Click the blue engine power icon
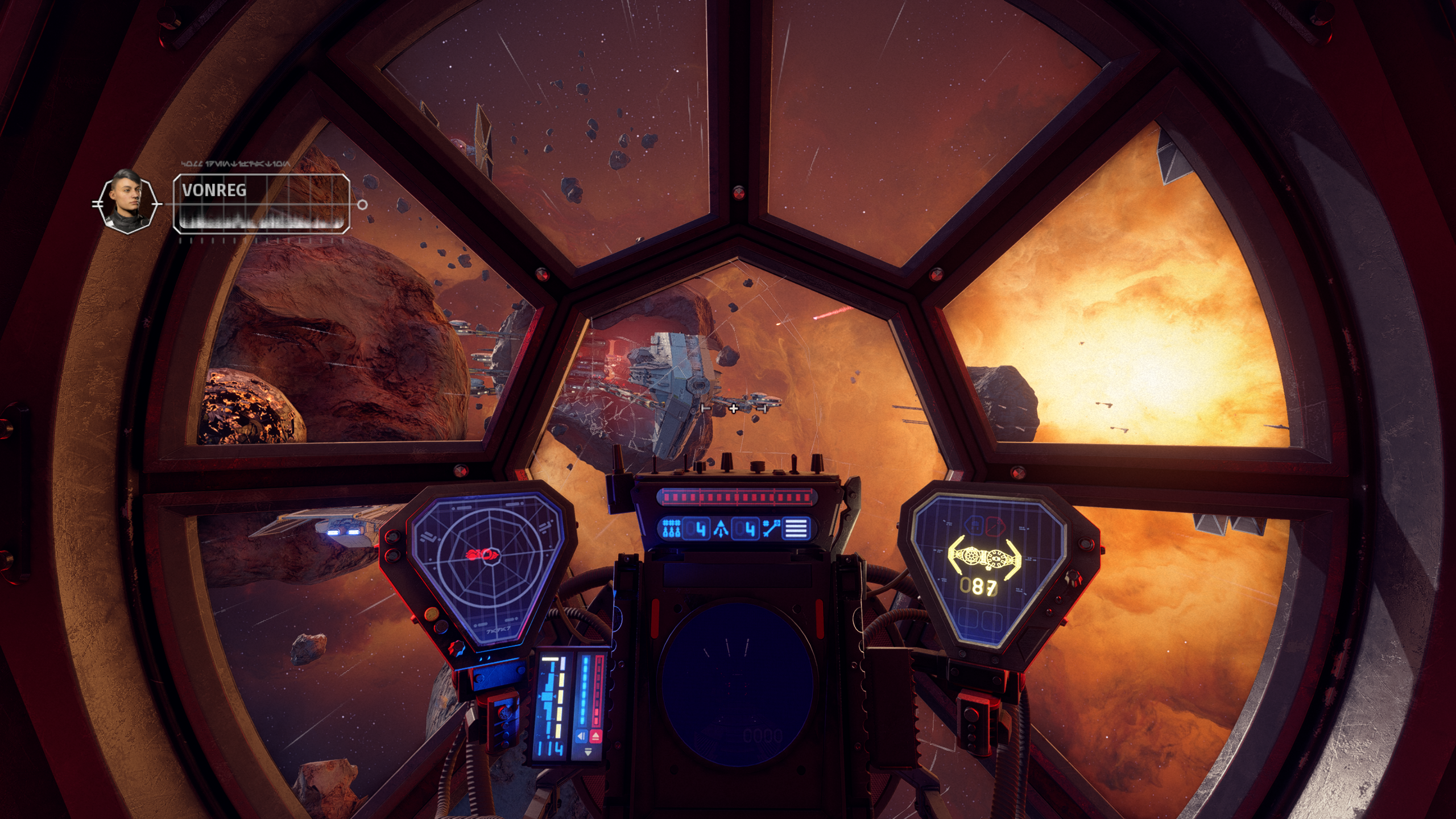This screenshot has width=1456, height=819. [581, 737]
